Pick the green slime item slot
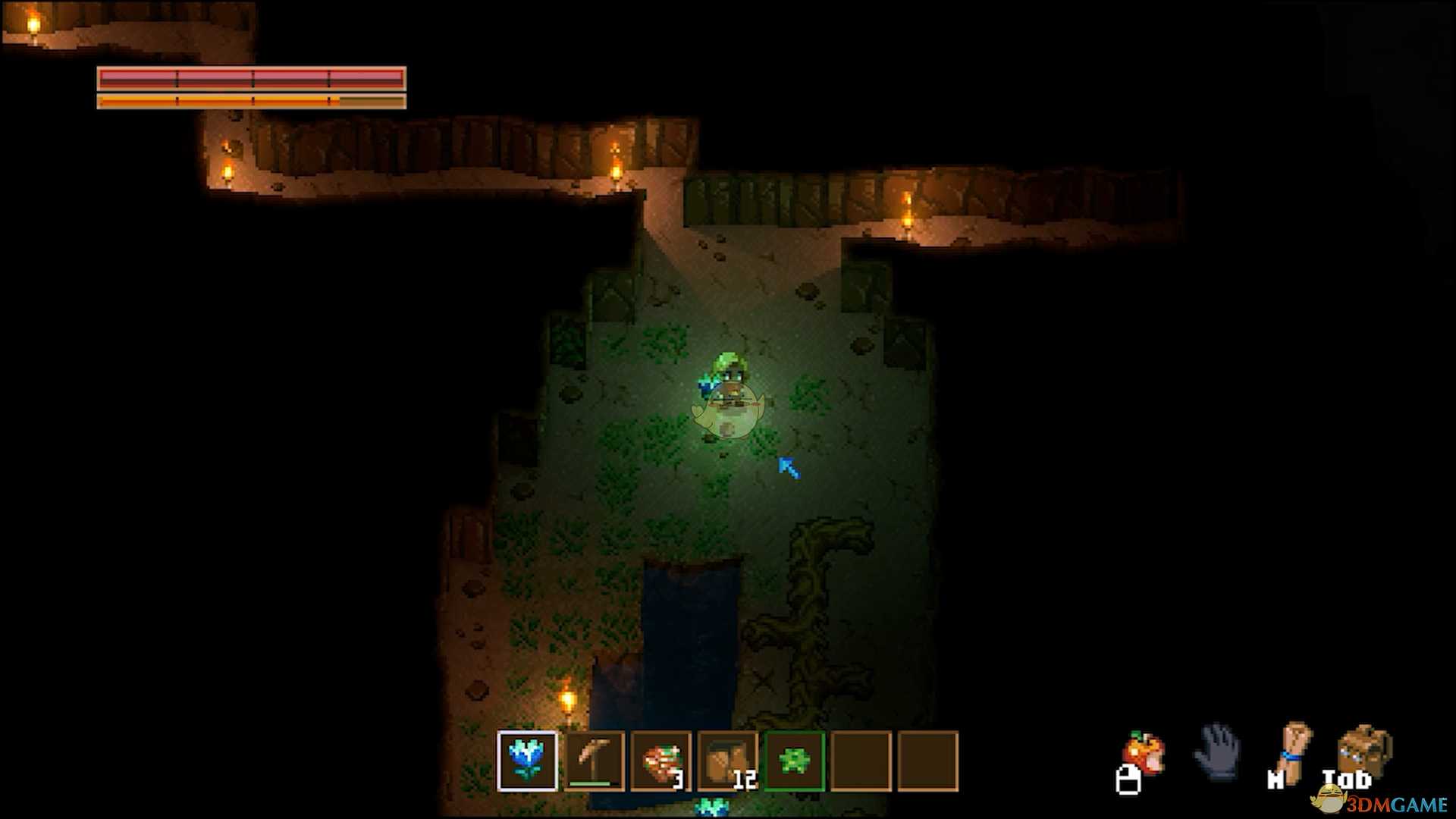The image size is (1456, 819). (794, 761)
